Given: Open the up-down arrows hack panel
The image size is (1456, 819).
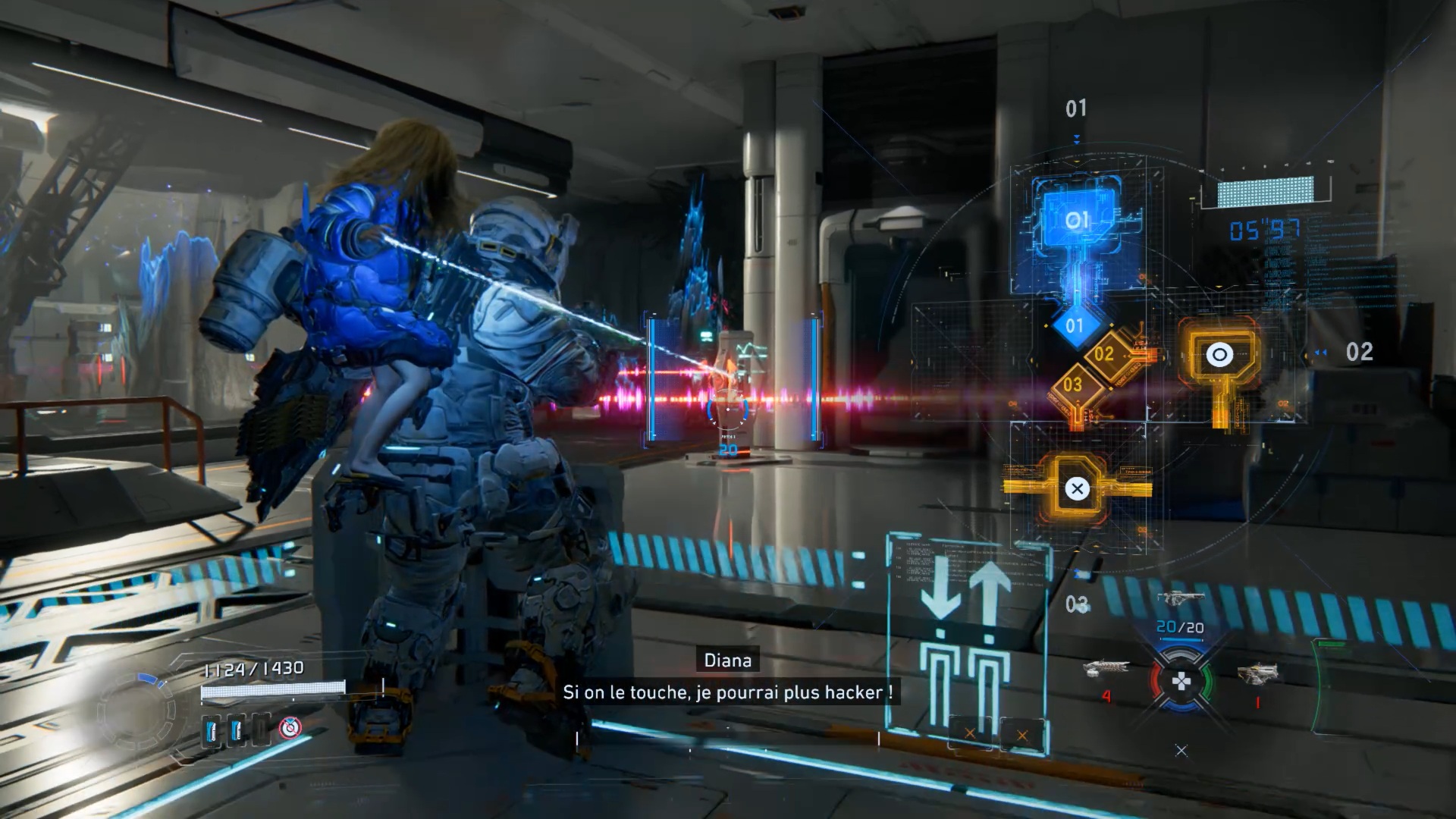Looking at the screenshot, I should click(x=968, y=637).
